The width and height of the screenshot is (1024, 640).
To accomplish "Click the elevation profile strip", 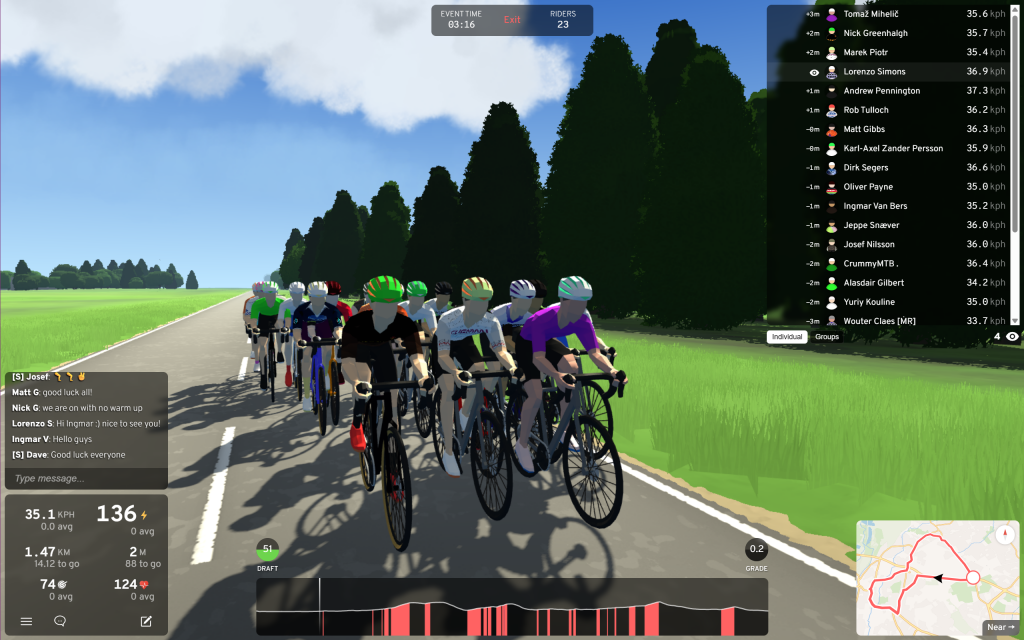I will [x=512, y=606].
